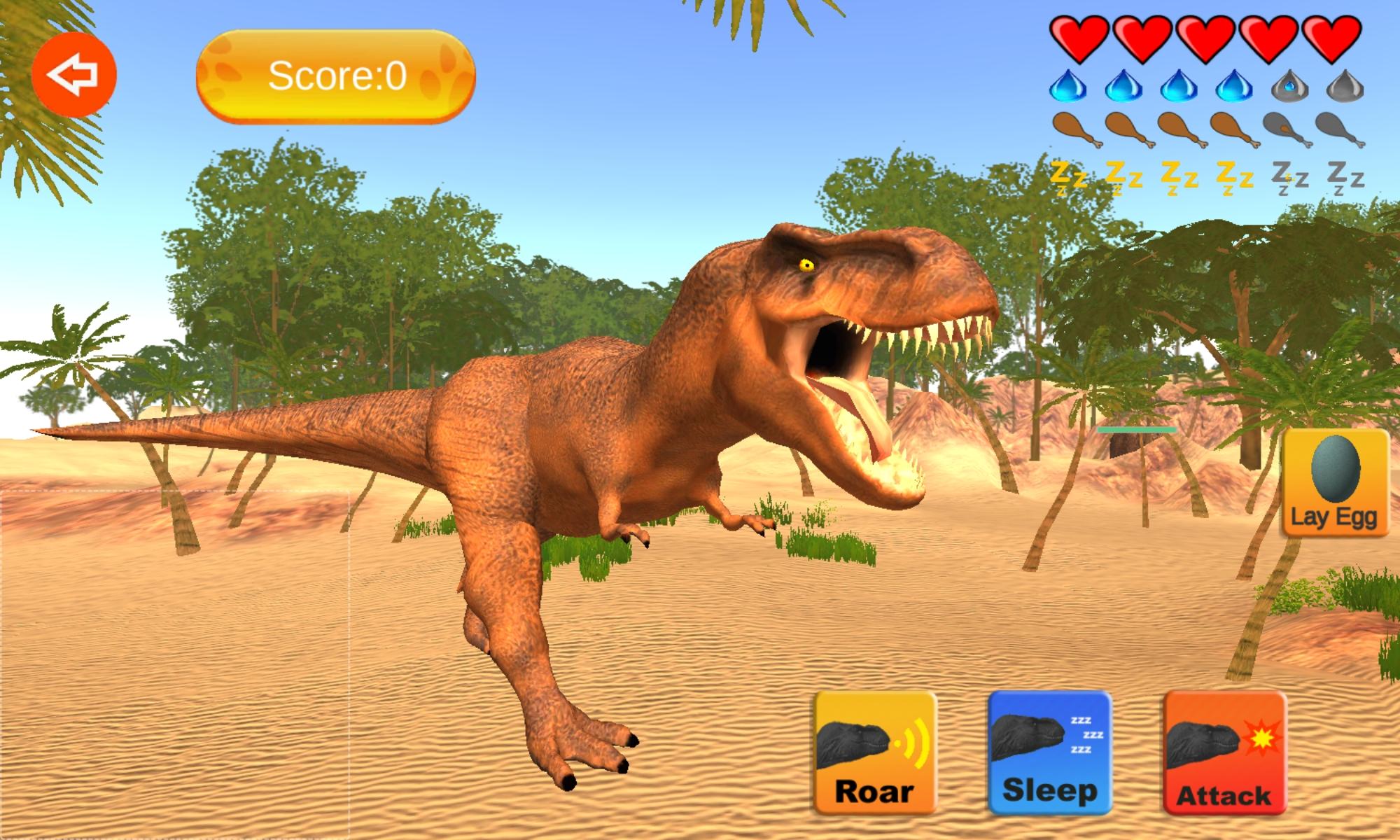Tap the first blue water drop icon

(x=1067, y=87)
